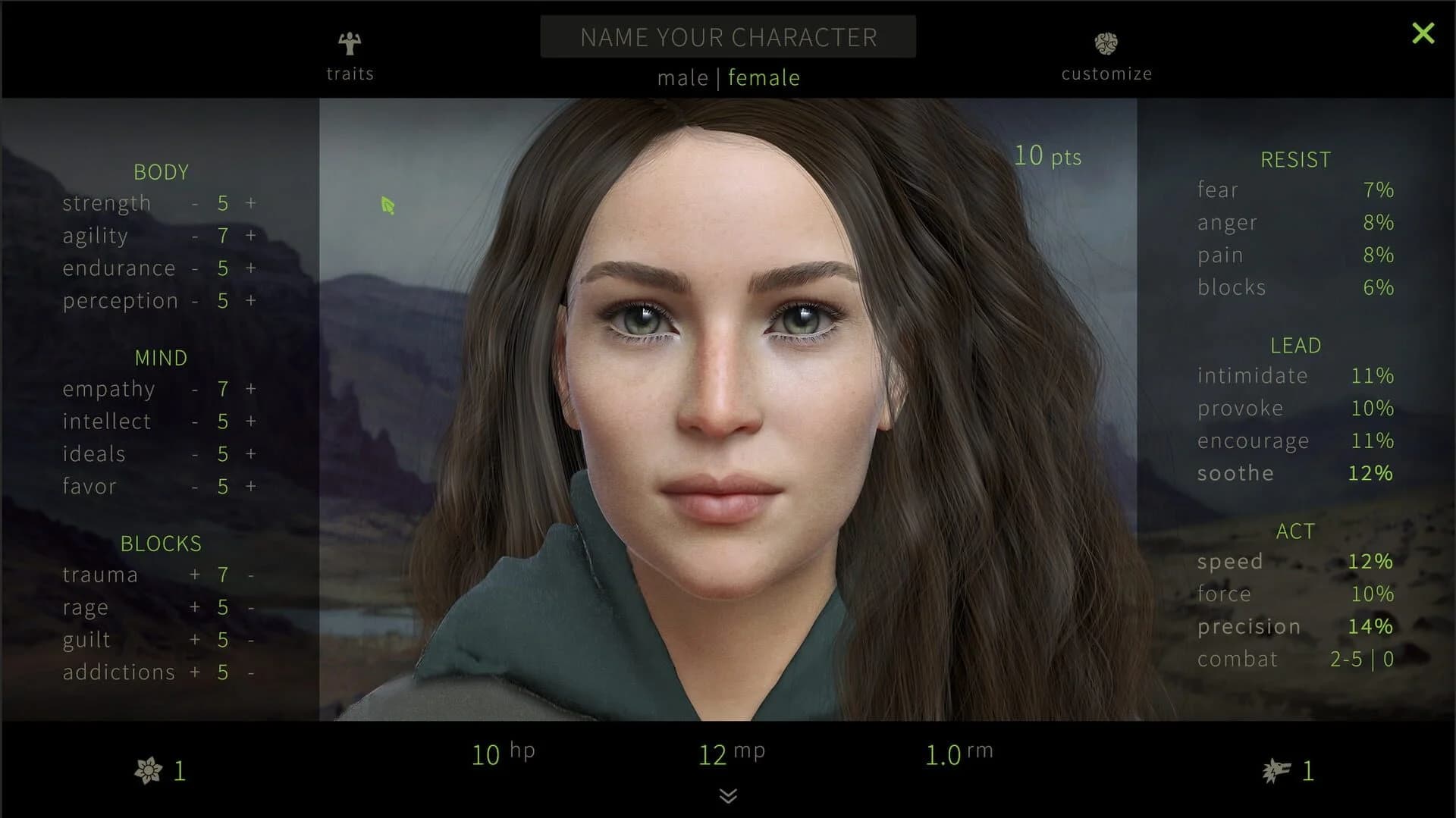Viewport: 1456px width, 818px height.
Task: Switch to the traits tab
Action: coord(349,74)
